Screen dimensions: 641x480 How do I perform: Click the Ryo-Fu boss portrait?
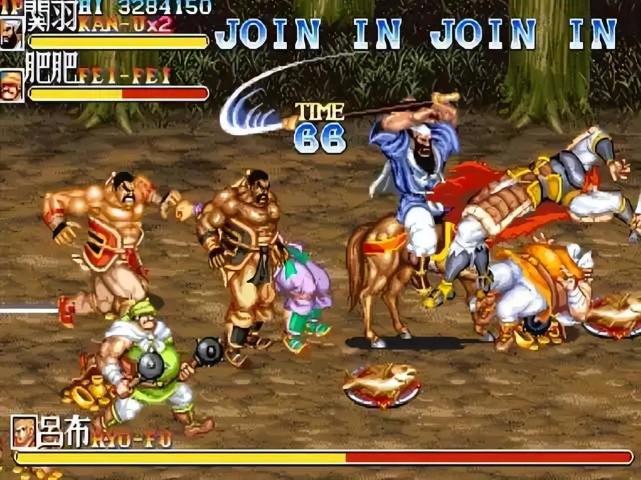[23, 432]
